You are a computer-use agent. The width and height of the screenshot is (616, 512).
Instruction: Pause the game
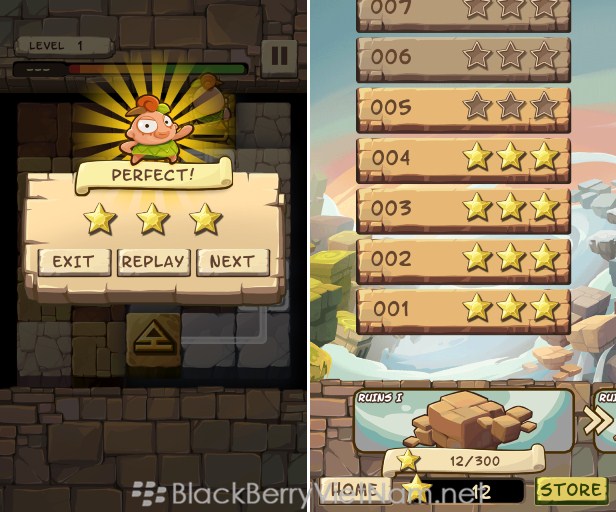click(279, 55)
